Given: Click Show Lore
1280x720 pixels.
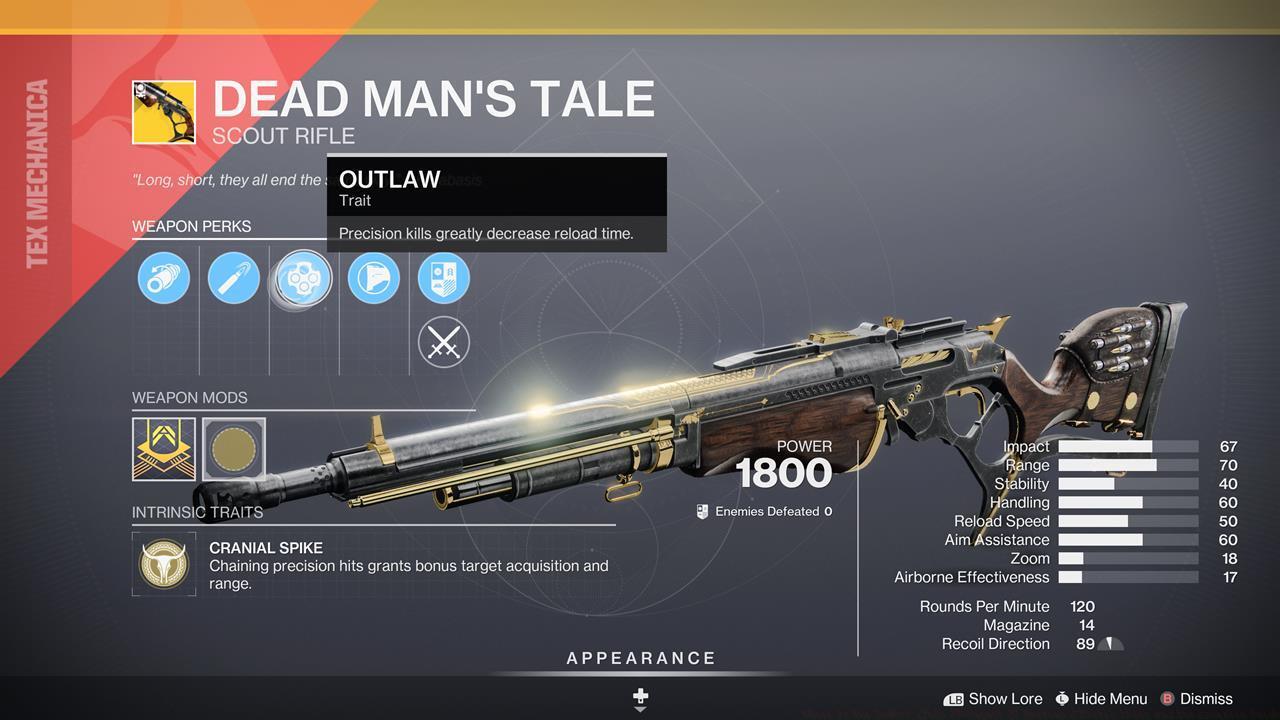Looking at the screenshot, I should (x=1005, y=699).
